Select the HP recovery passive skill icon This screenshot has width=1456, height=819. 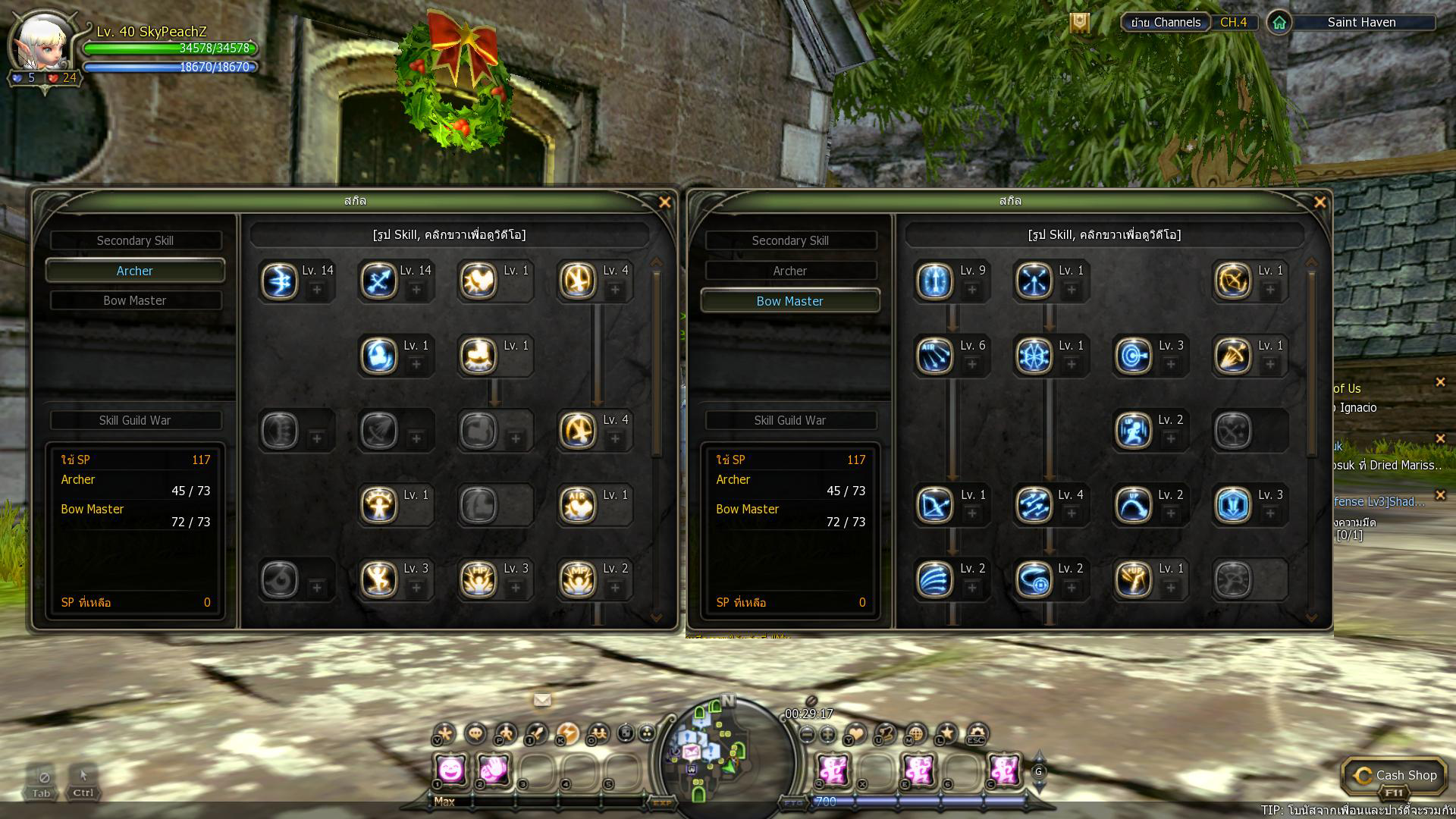pyautogui.click(x=479, y=580)
